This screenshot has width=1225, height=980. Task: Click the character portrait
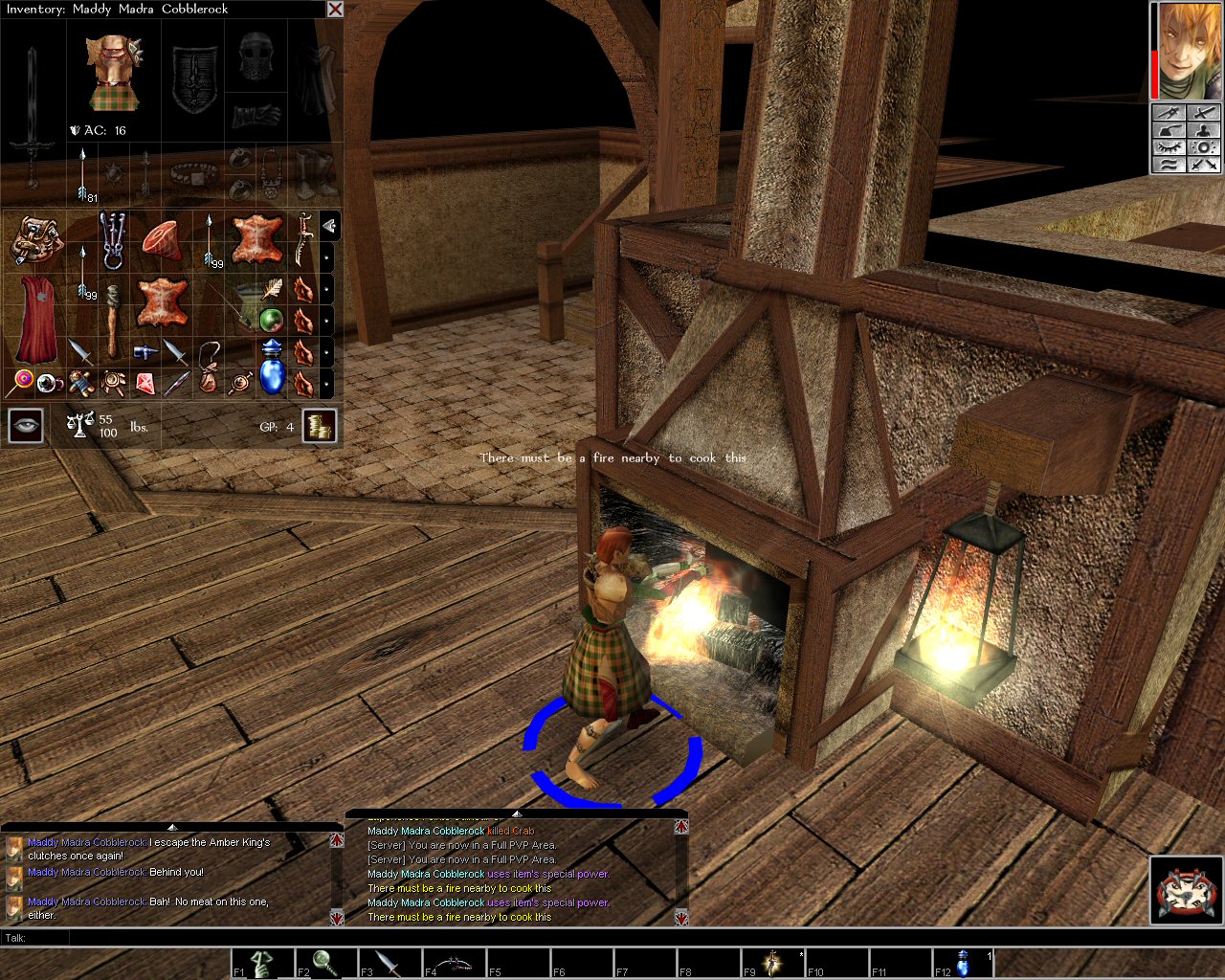tap(1187, 50)
